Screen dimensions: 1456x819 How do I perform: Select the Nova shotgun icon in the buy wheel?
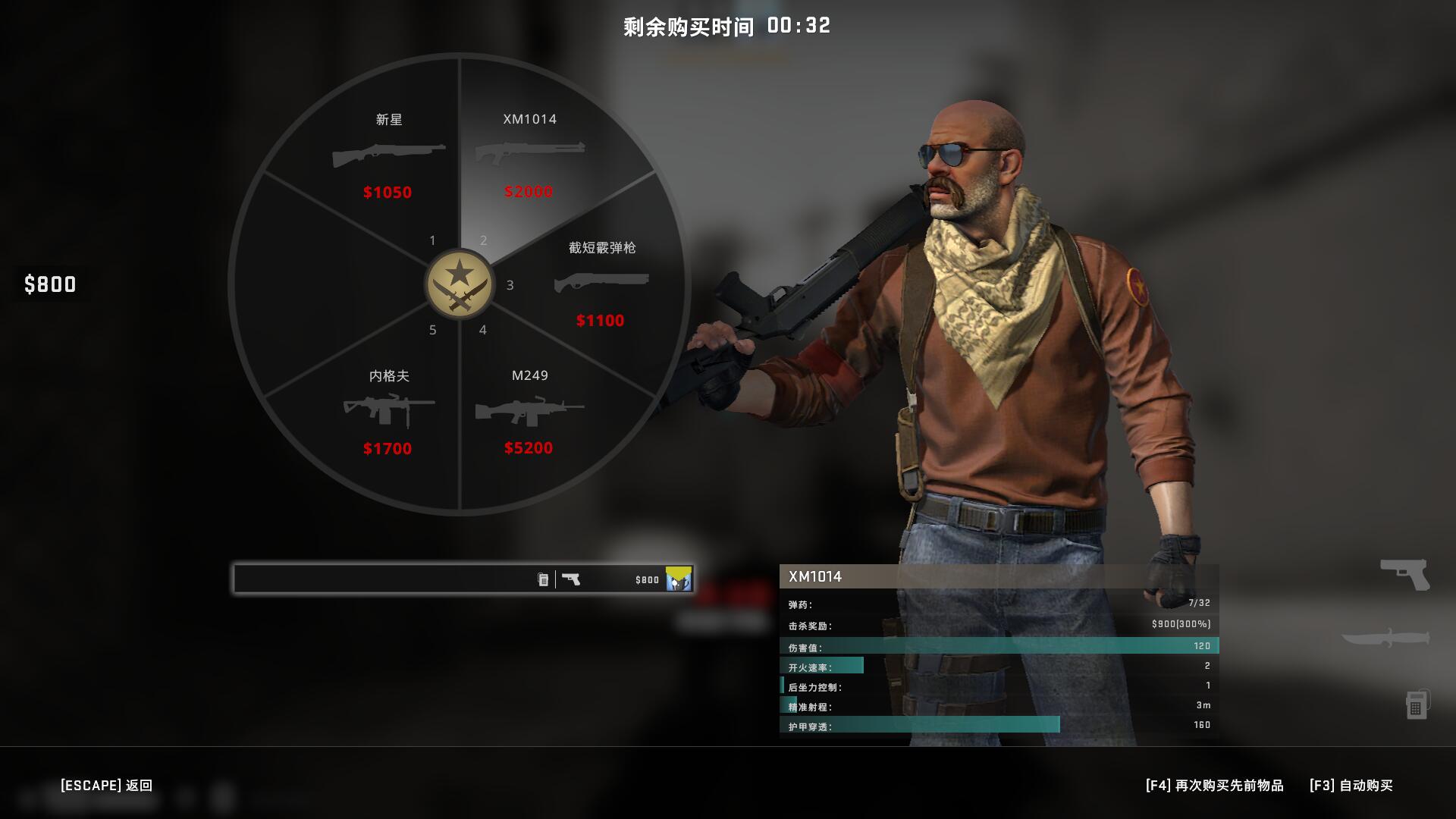click(387, 155)
